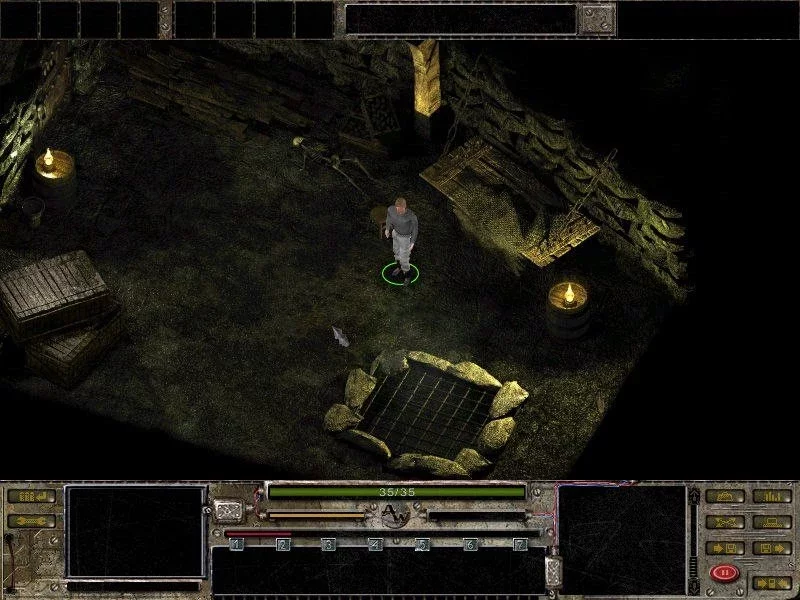Click the save-disk button with left arrow
800x600 pixels.
click(x=724, y=547)
